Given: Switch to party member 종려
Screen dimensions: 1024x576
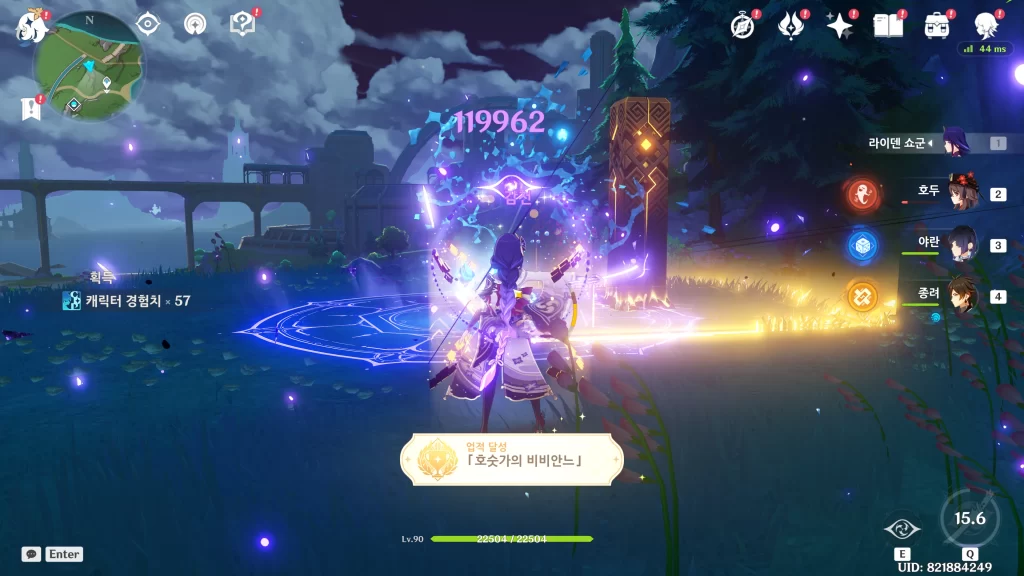Looking at the screenshot, I should [x=961, y=296].
